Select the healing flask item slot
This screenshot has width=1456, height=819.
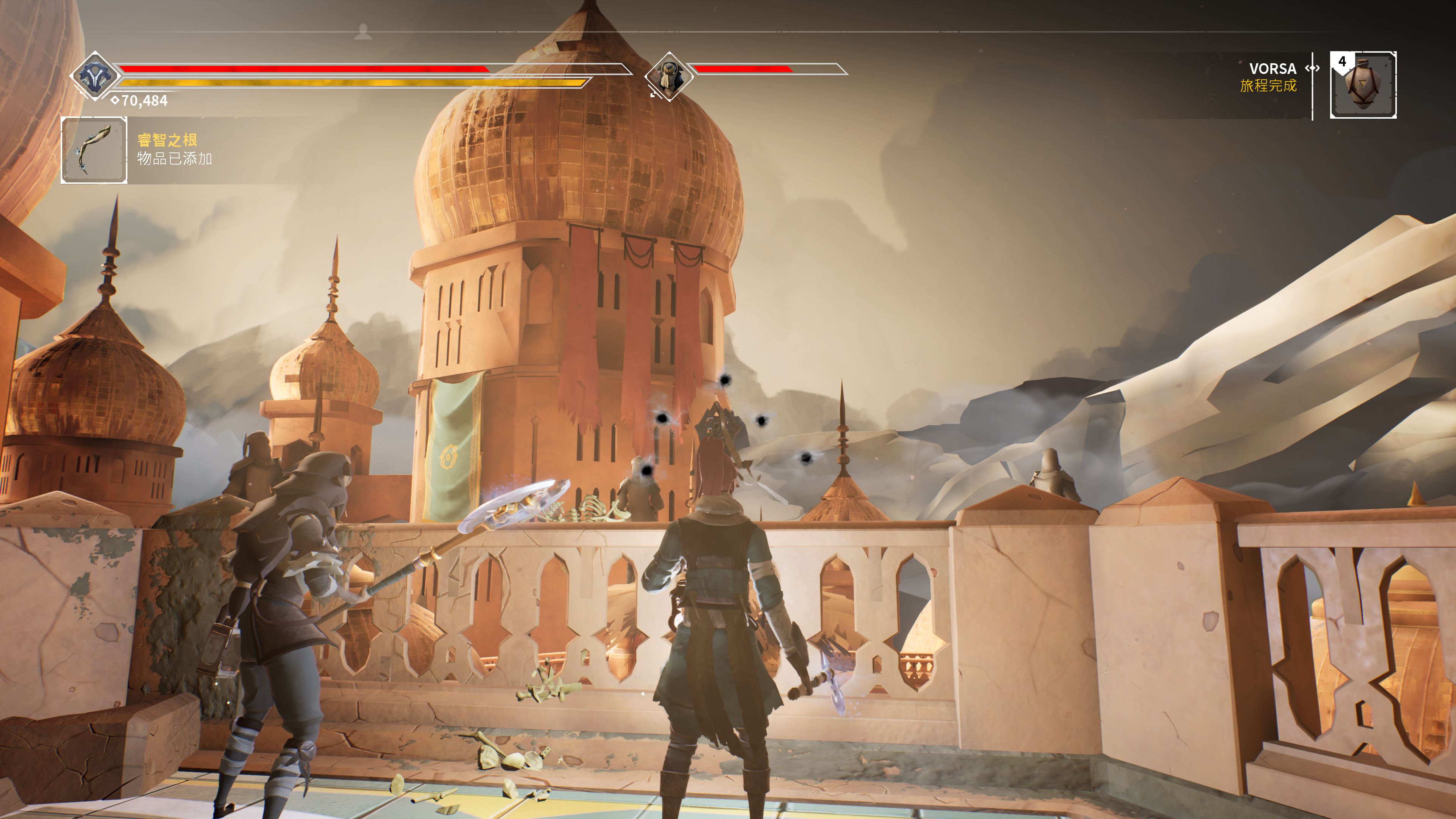point(1363,85)
